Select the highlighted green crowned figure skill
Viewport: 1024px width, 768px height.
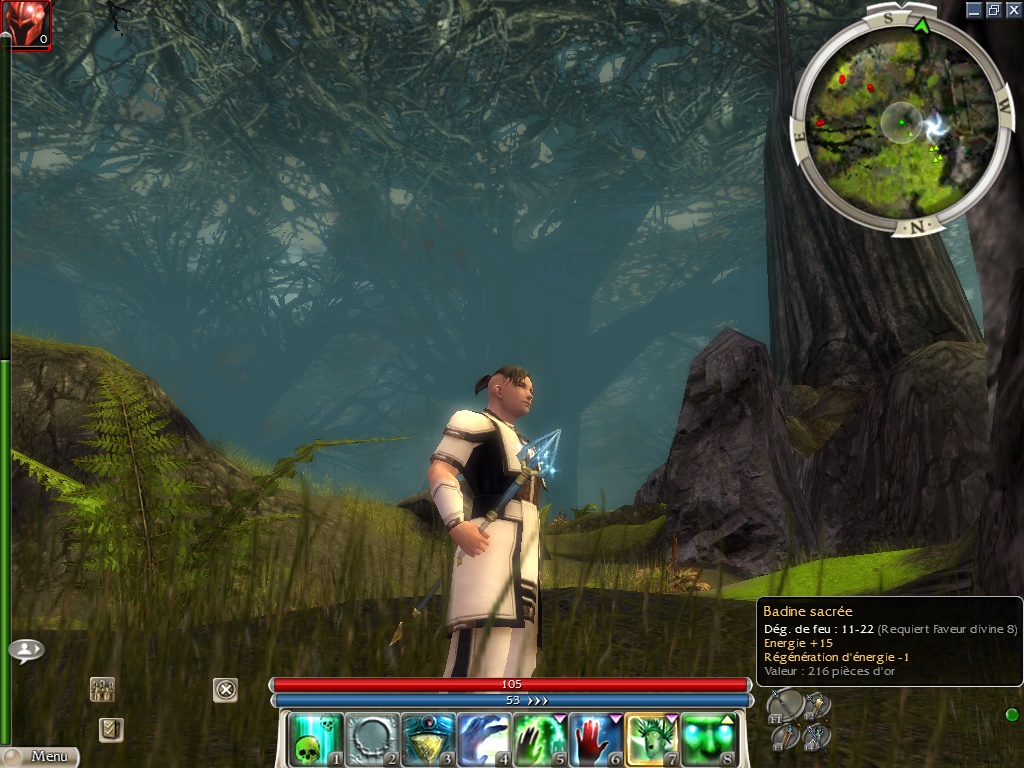(651, 739)
